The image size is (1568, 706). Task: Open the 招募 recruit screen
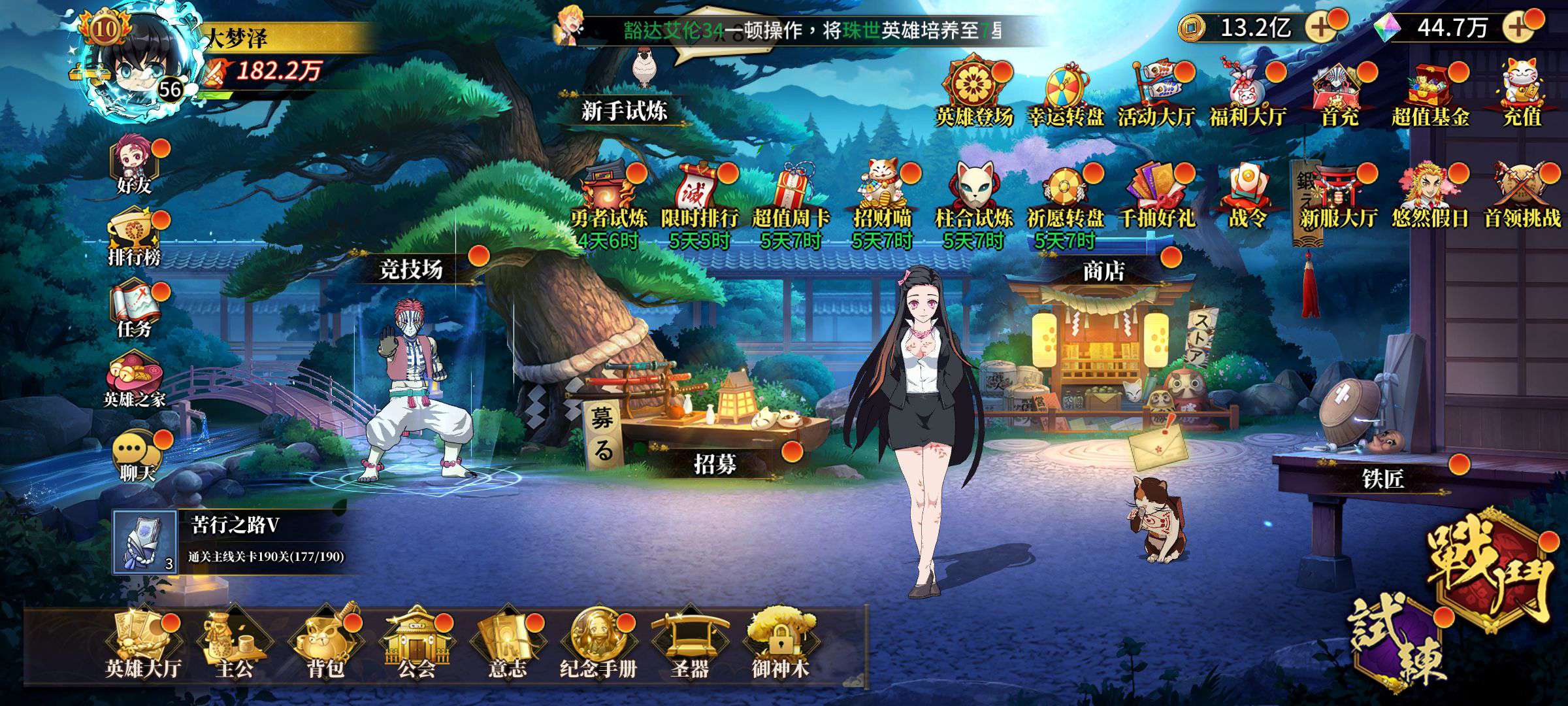(x=715, y=464)
